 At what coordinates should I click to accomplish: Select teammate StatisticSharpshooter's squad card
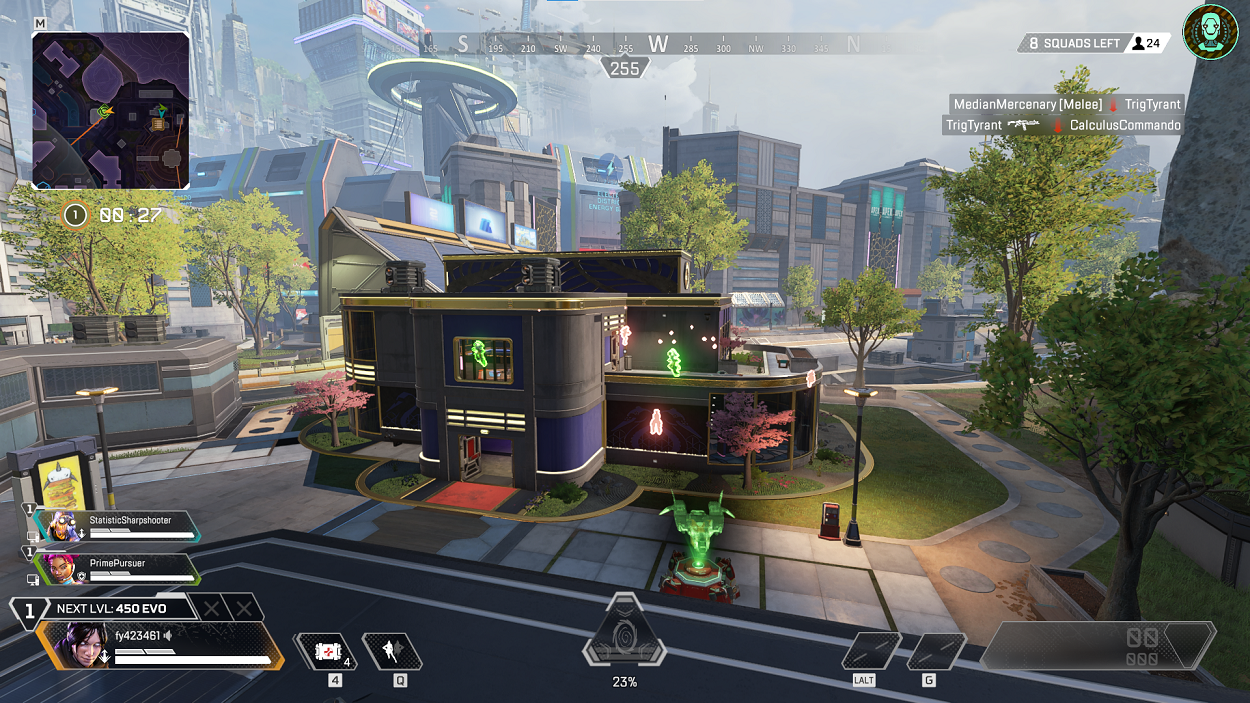pos(116,527)
